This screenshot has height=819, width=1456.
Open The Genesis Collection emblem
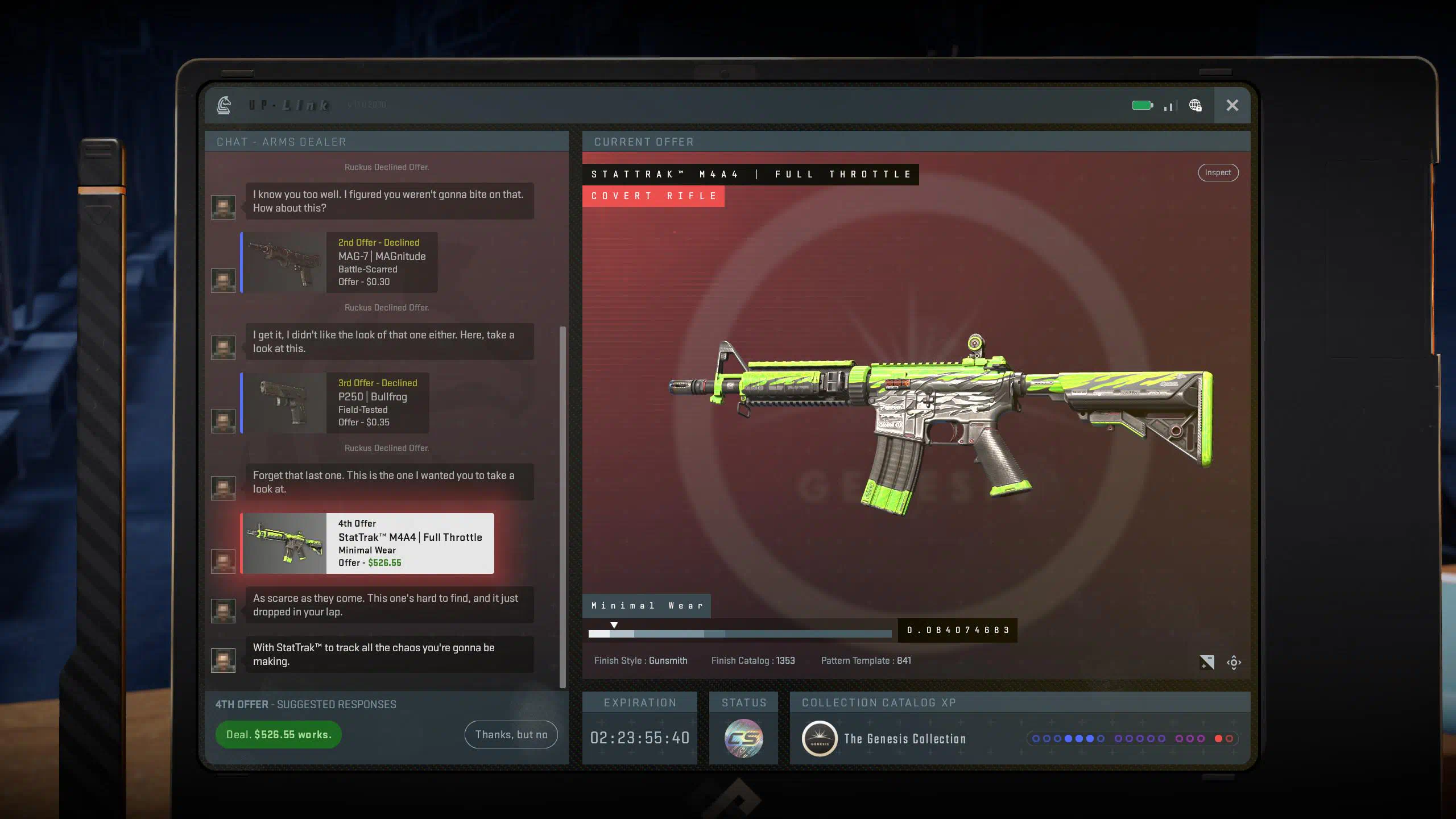tap(819, 738)
